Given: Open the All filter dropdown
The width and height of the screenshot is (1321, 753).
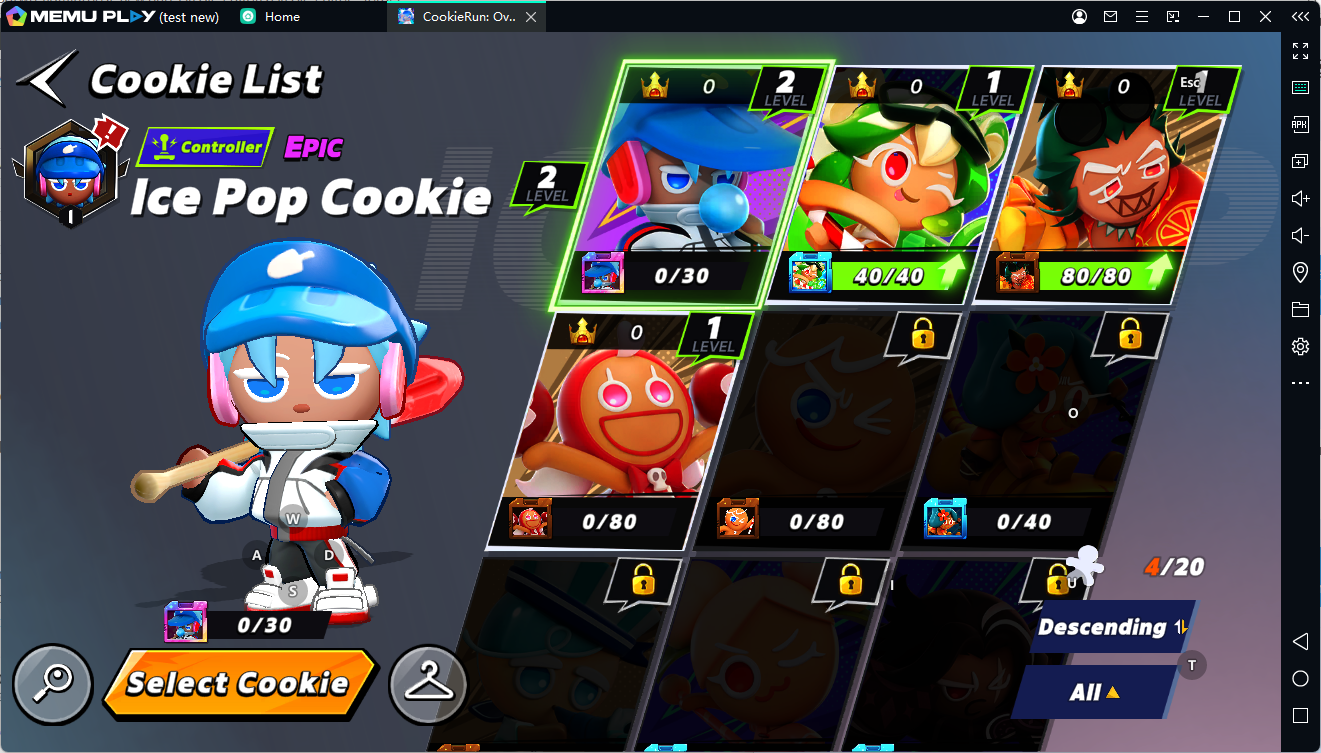Looking at the screenshot, I should point(1096,692).
